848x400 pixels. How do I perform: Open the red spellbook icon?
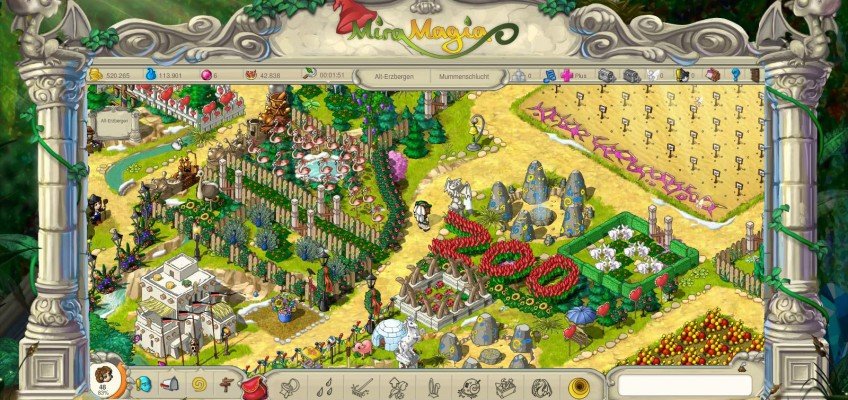[713, 75]
